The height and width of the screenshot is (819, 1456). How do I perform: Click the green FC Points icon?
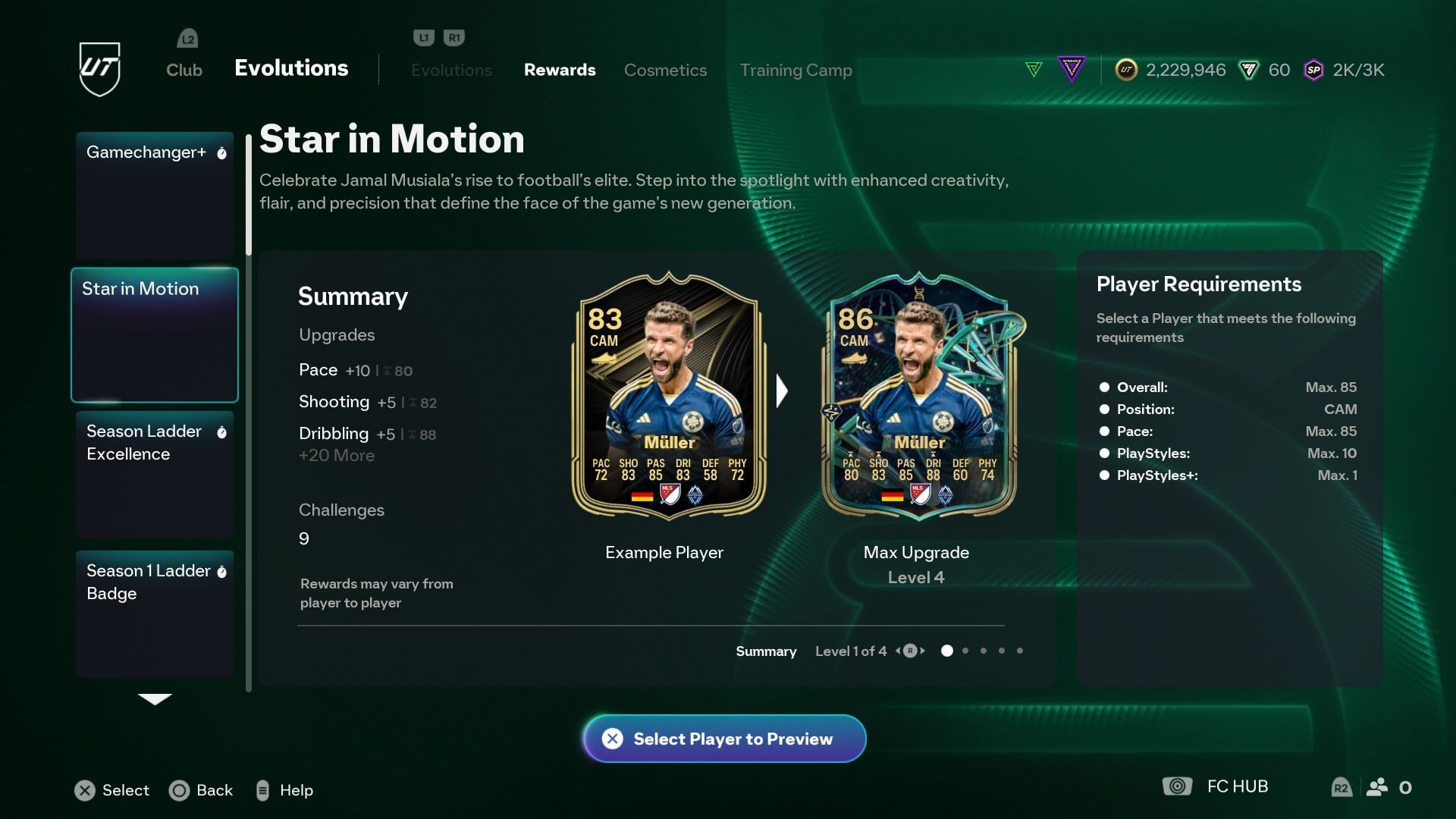[x=1249, y=70]
